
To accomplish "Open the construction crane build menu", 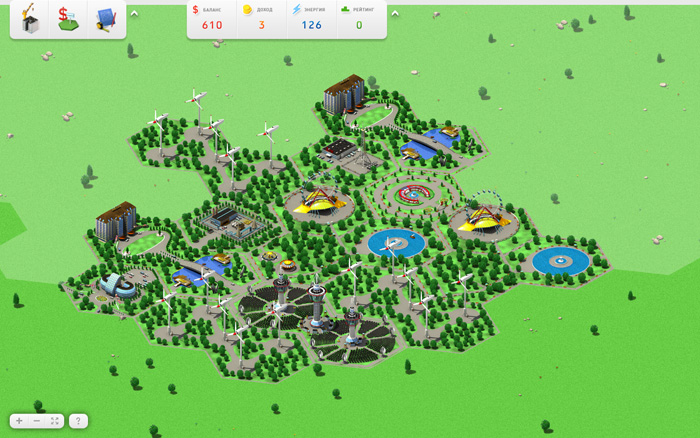I will (x=30, y=18).
